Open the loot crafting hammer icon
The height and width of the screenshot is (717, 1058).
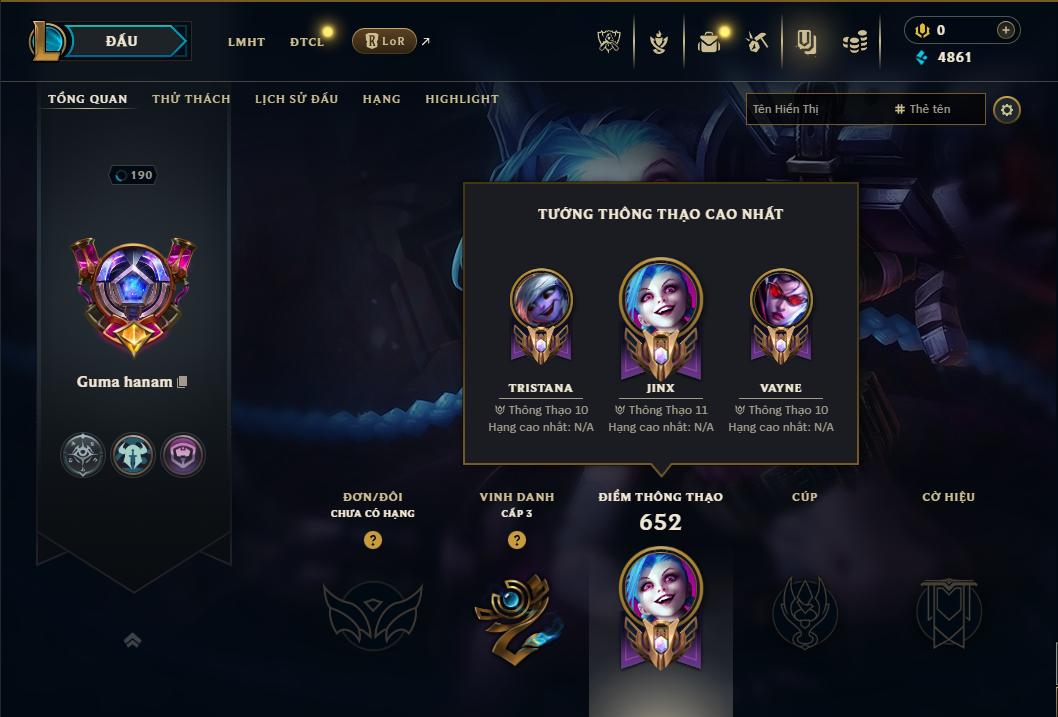click(757, 42)
